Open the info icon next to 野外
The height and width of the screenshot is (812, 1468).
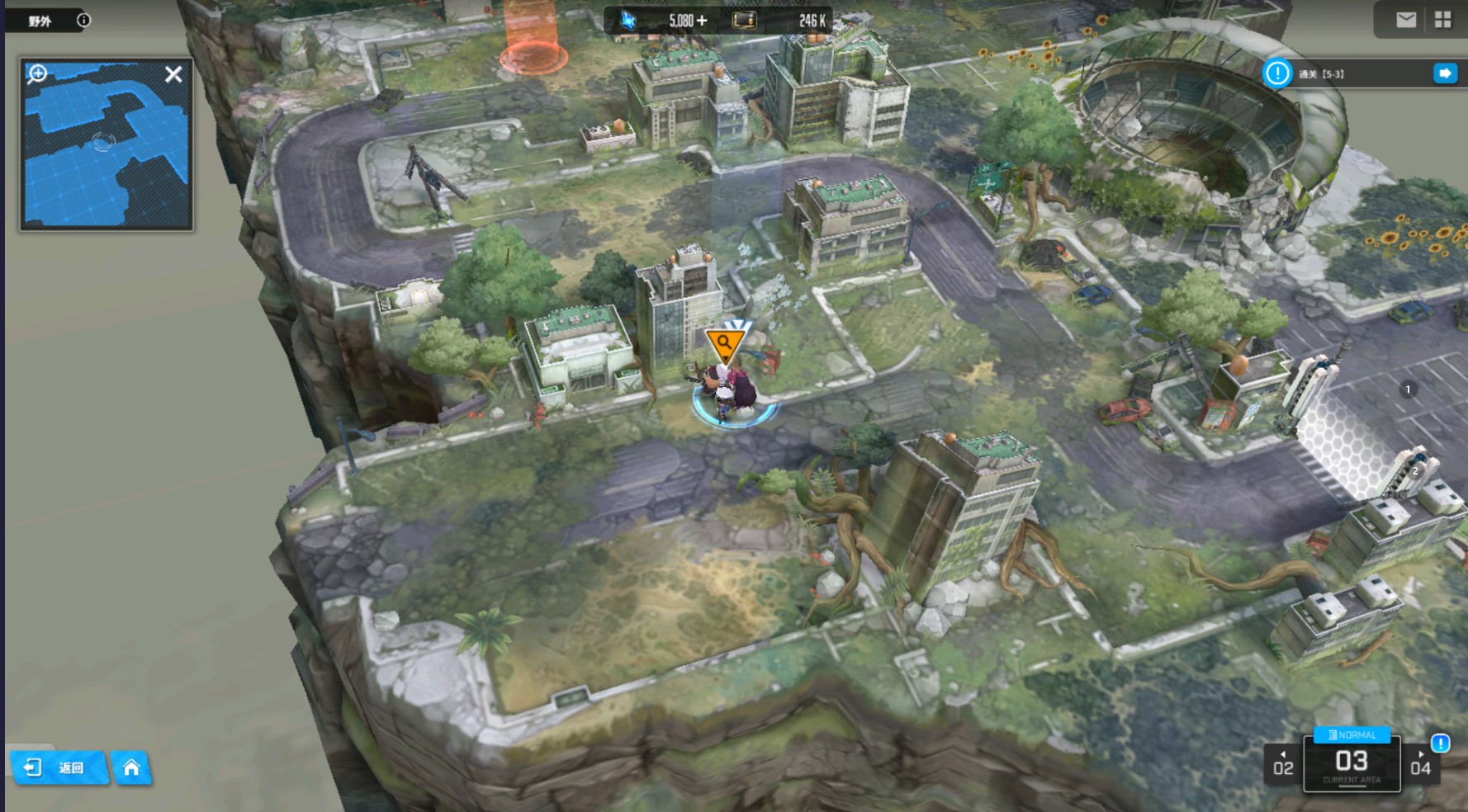(x=83, y=21)
